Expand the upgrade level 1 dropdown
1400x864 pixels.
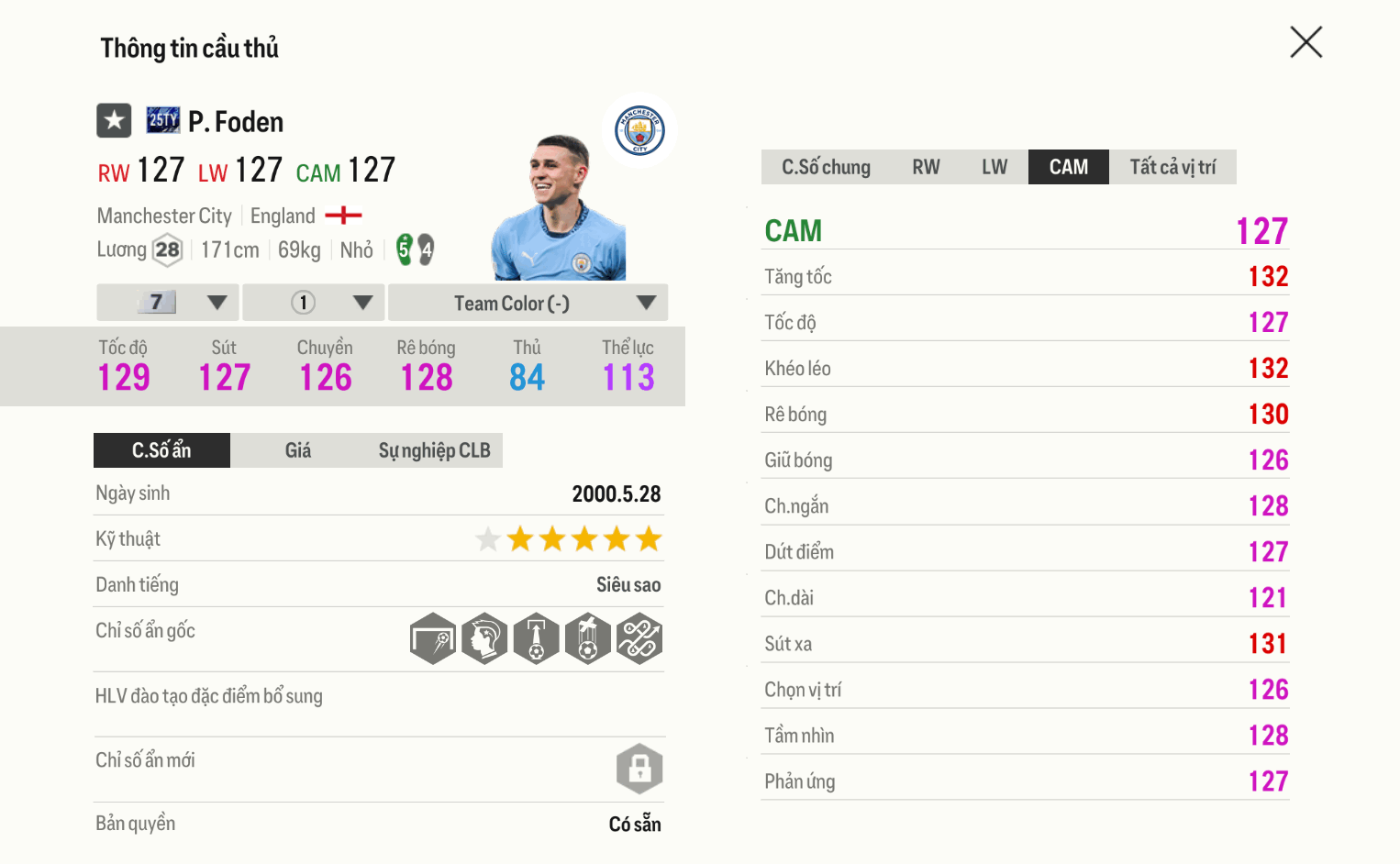click(x=313, y=302)
